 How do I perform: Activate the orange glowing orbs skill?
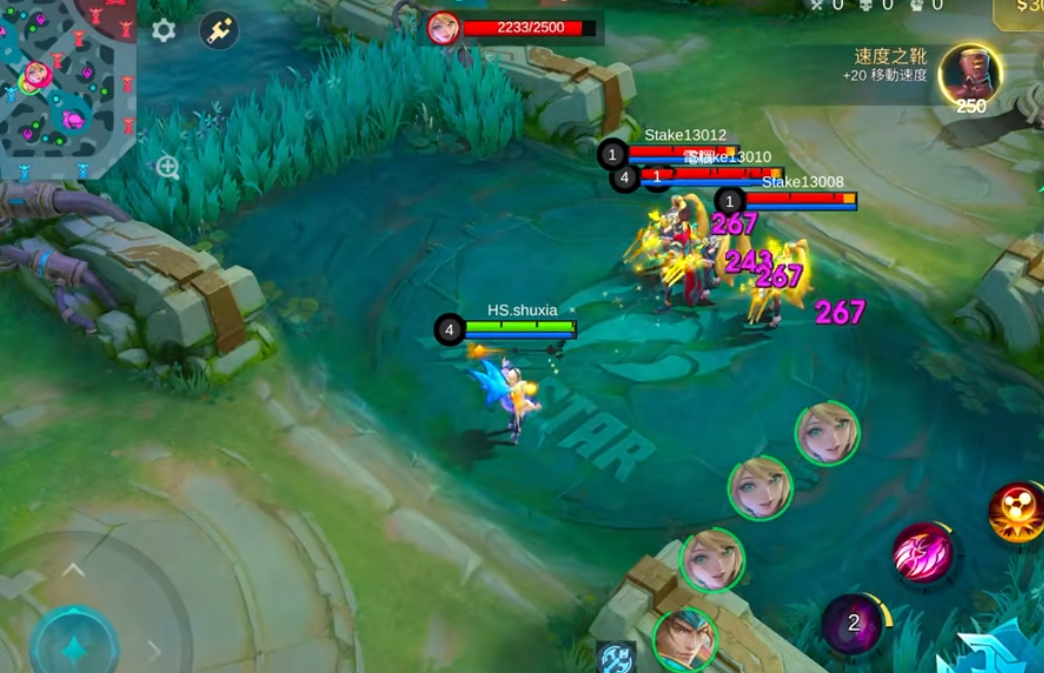coord(1016,513)
